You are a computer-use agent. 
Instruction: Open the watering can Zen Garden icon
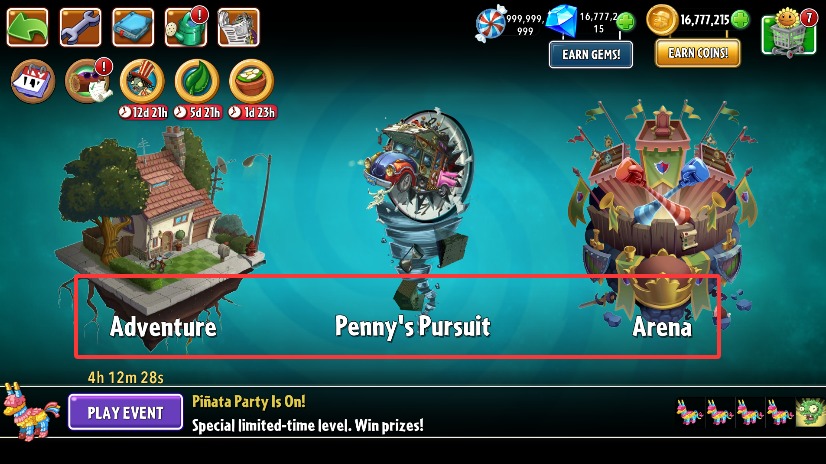pyautogui.click(x=185, y=28)
